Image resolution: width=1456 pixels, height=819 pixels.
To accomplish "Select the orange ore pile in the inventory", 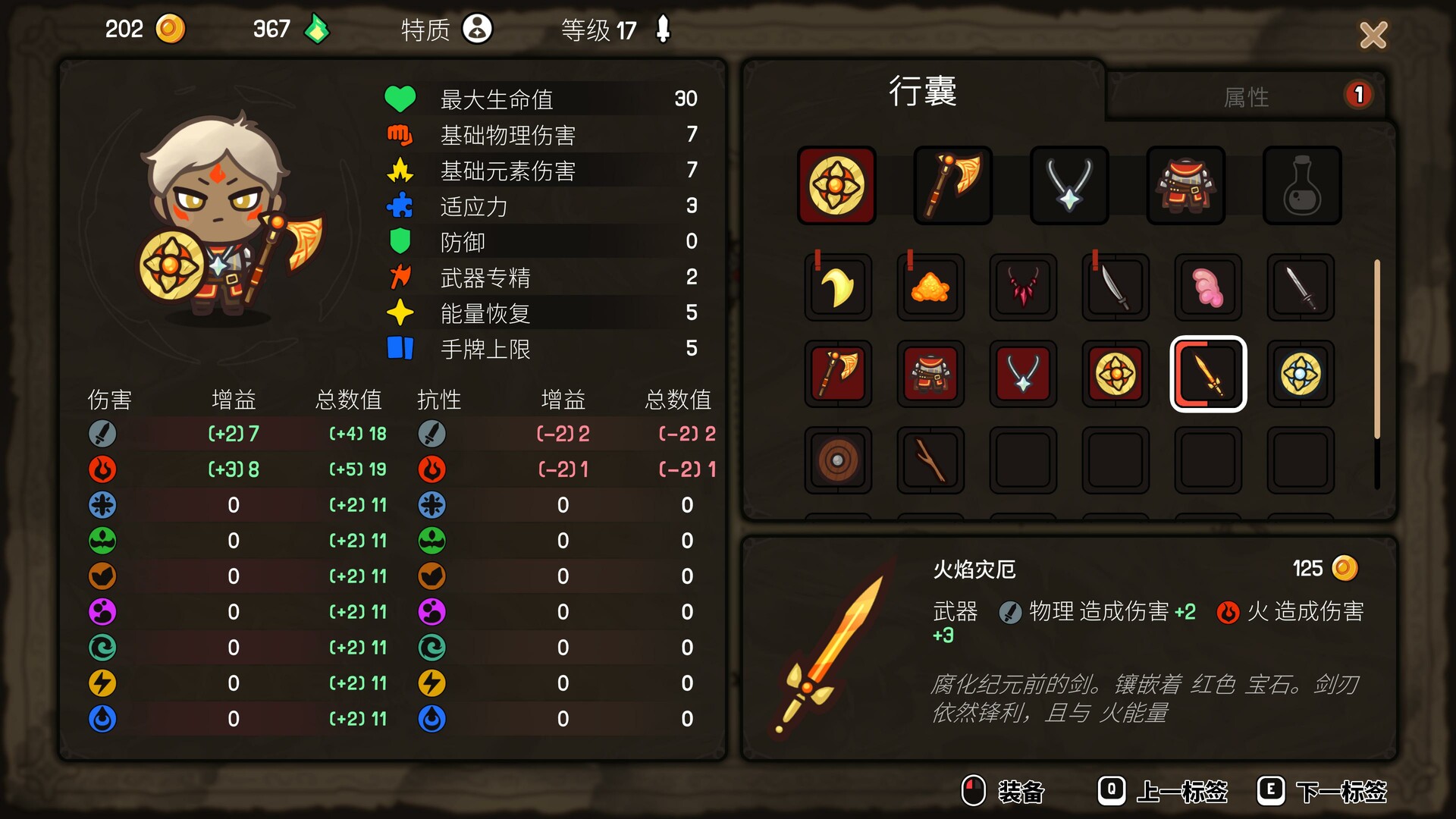I will (x=930, y=287).
